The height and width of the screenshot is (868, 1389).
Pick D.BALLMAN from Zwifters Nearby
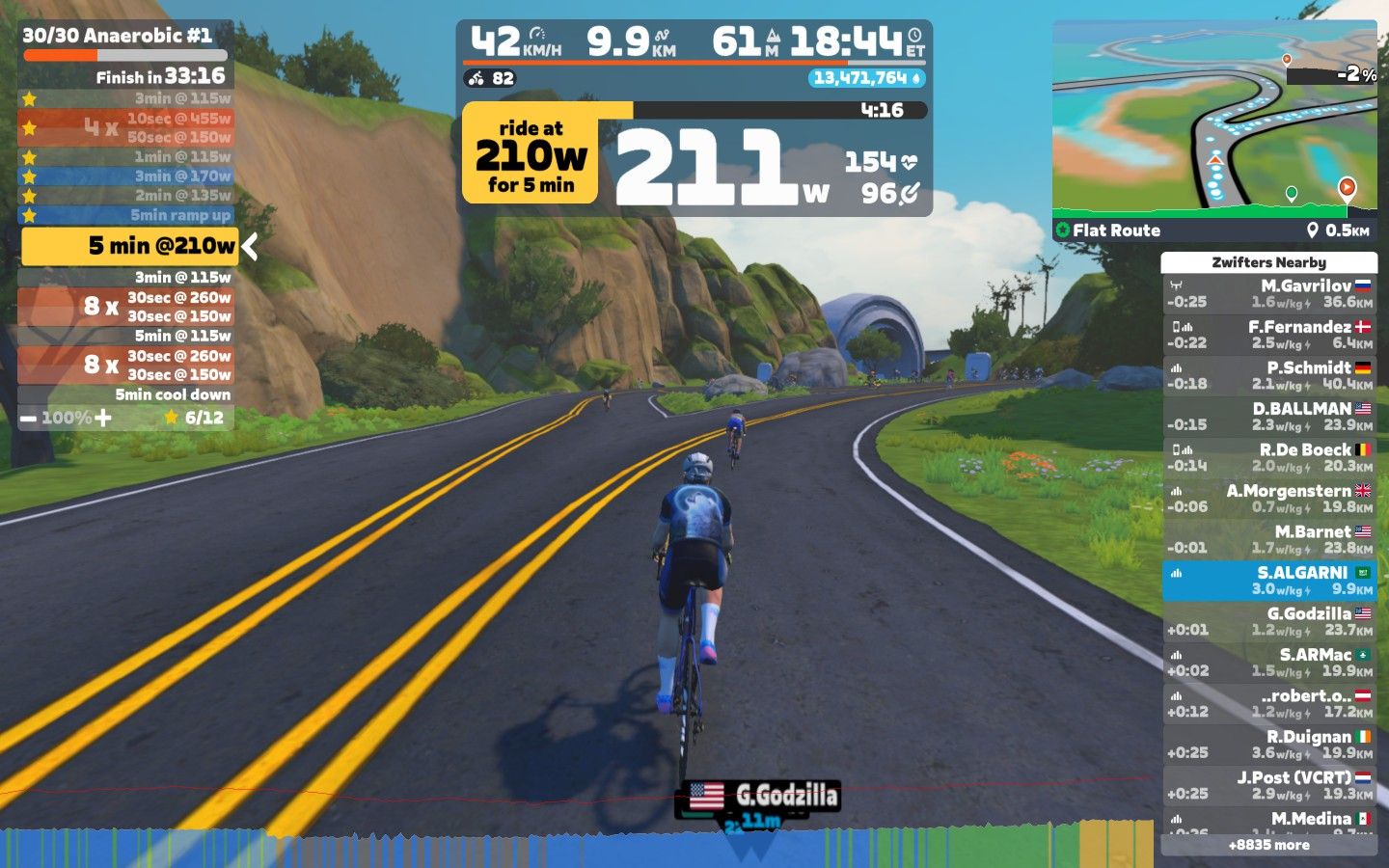[1268, 417]
